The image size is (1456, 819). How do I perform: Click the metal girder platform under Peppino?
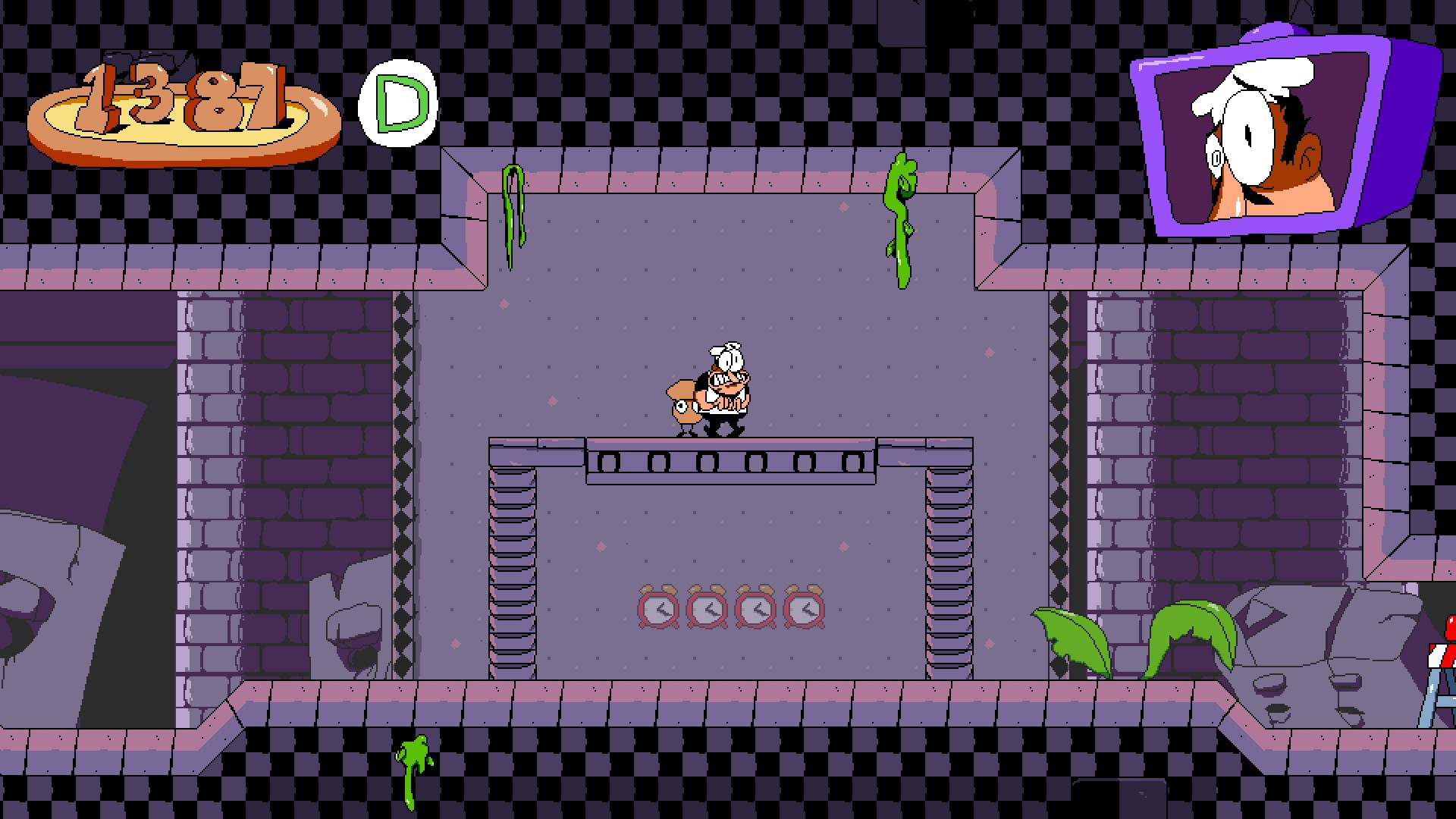[x=732, y=459]
